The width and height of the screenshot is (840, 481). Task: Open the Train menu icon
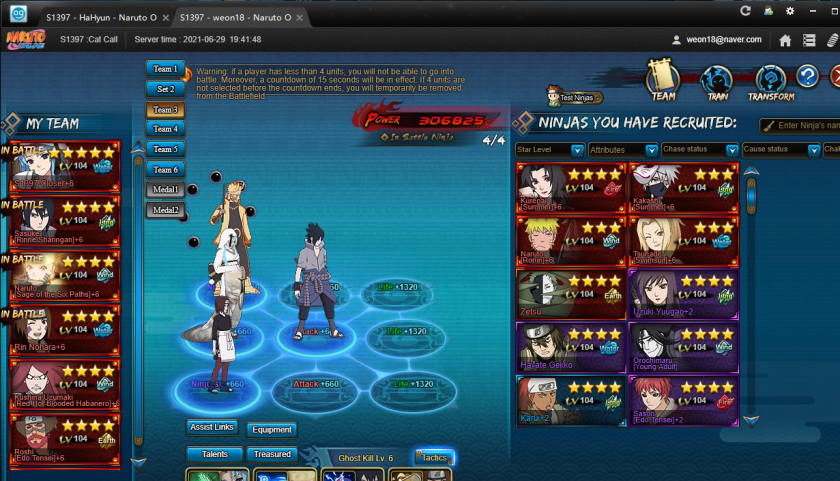(x=716, y=82)
